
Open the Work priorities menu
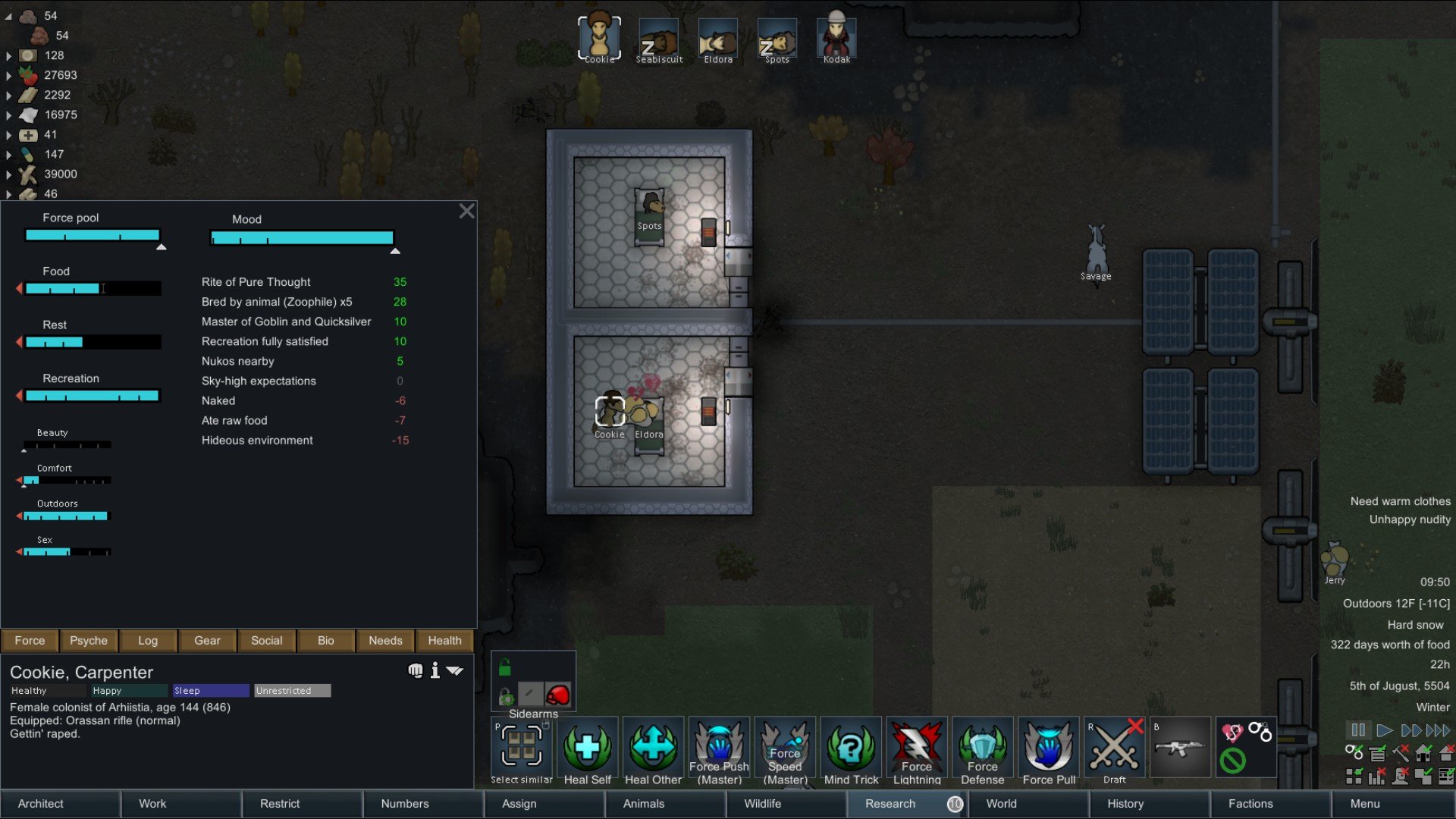tap(152, 804)
